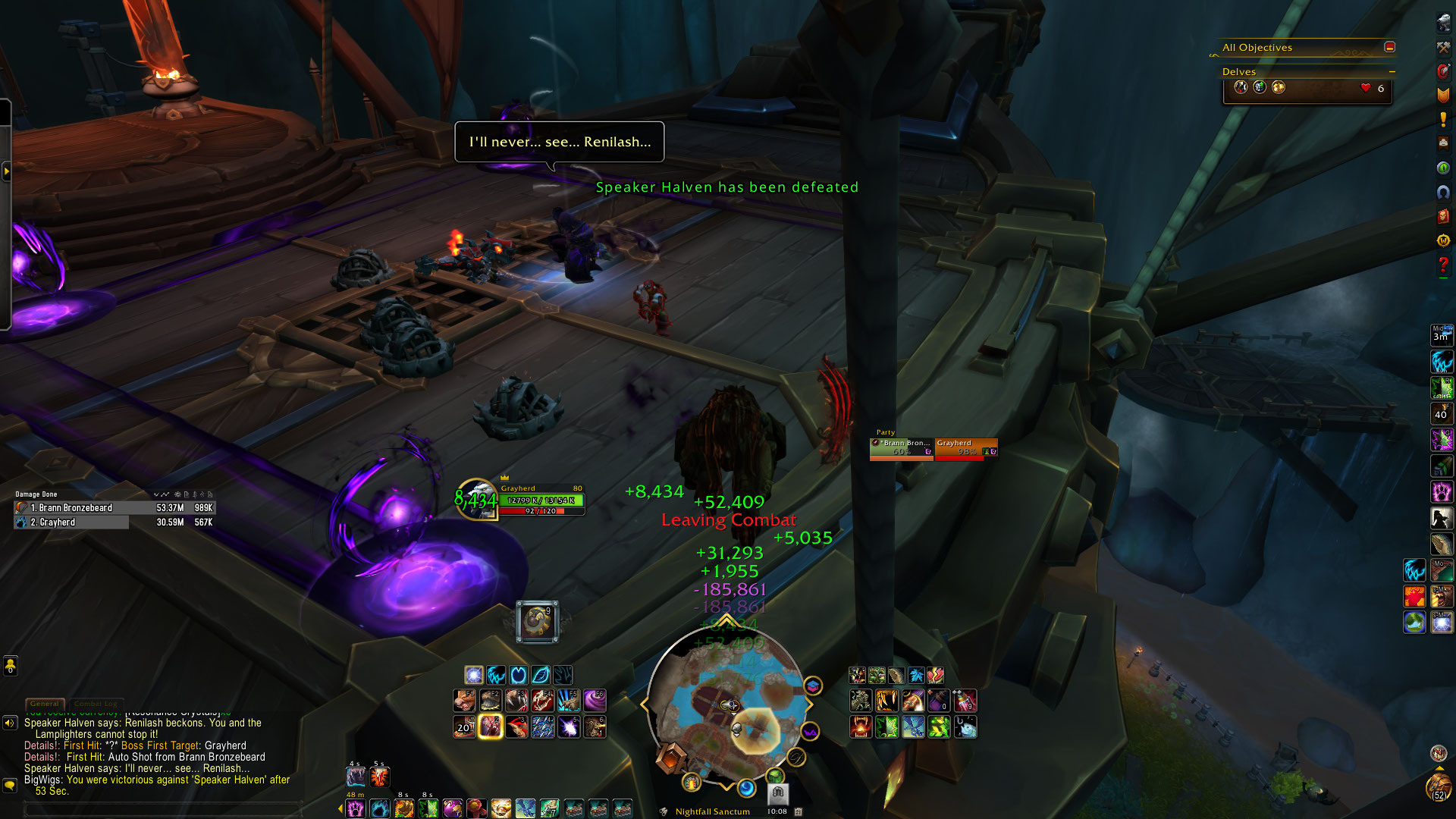This screenshot has height=819, width=1456.
Task: Click Brann Bronzebeard's party frame
Action: point(902,449)
